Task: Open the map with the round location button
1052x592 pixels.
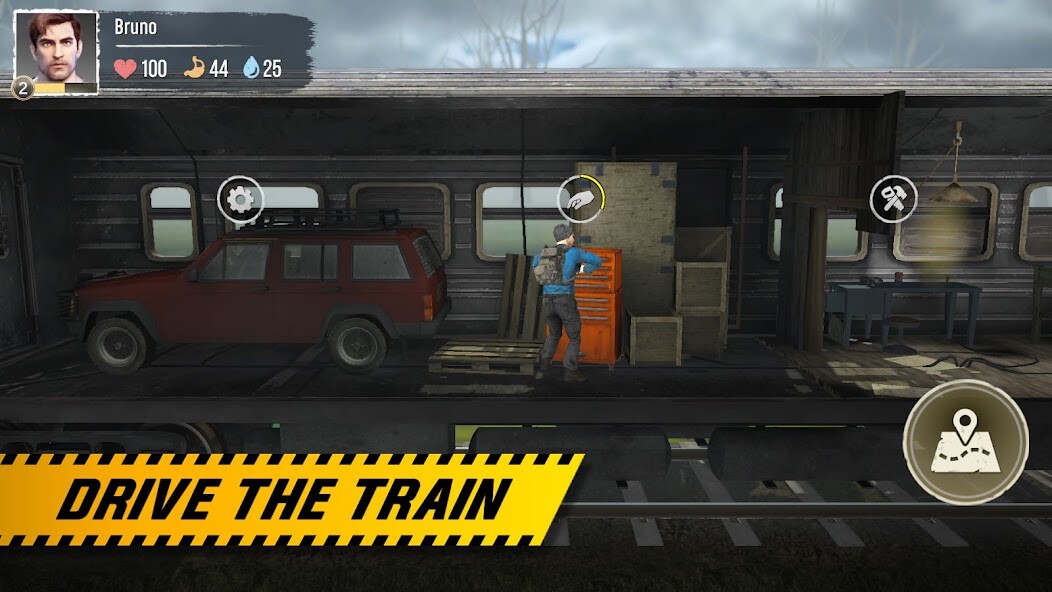Action: click(x=965, y=441)
